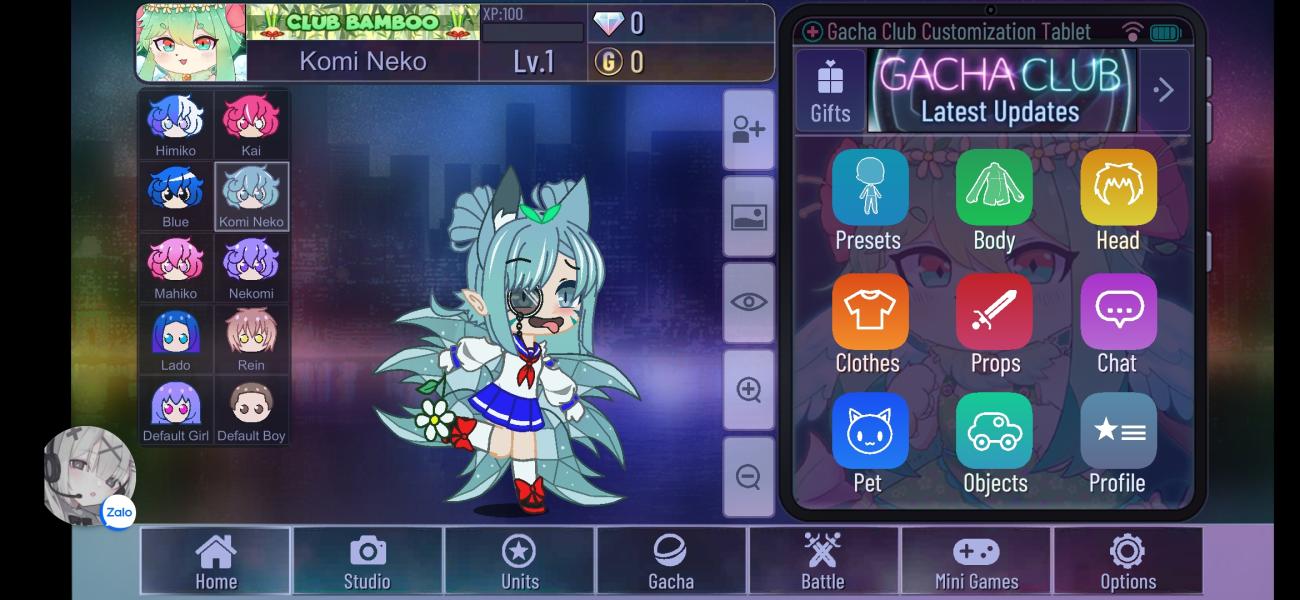This screenshot has width=1300, height=600.
Task: Open the Pet menu
Action: click(x=869, y=442)
